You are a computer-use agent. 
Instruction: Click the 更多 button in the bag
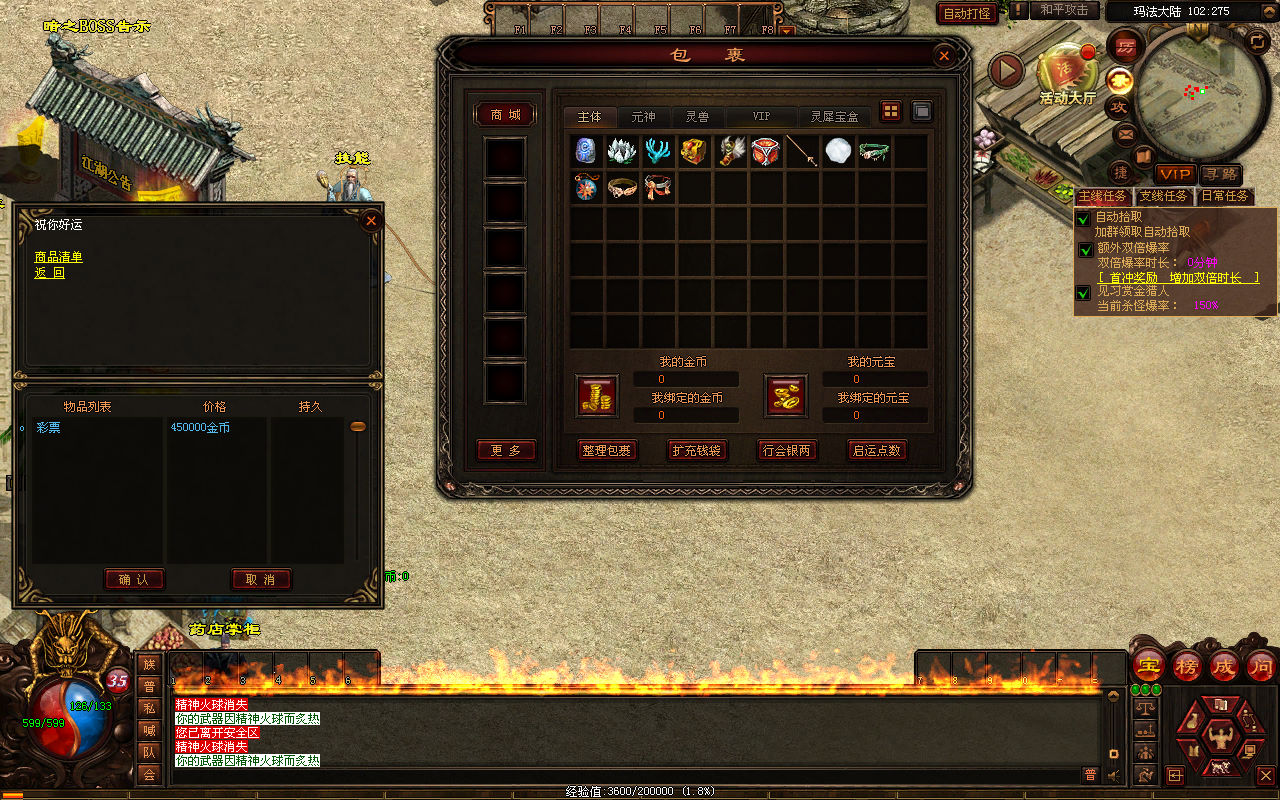(506, 451)
